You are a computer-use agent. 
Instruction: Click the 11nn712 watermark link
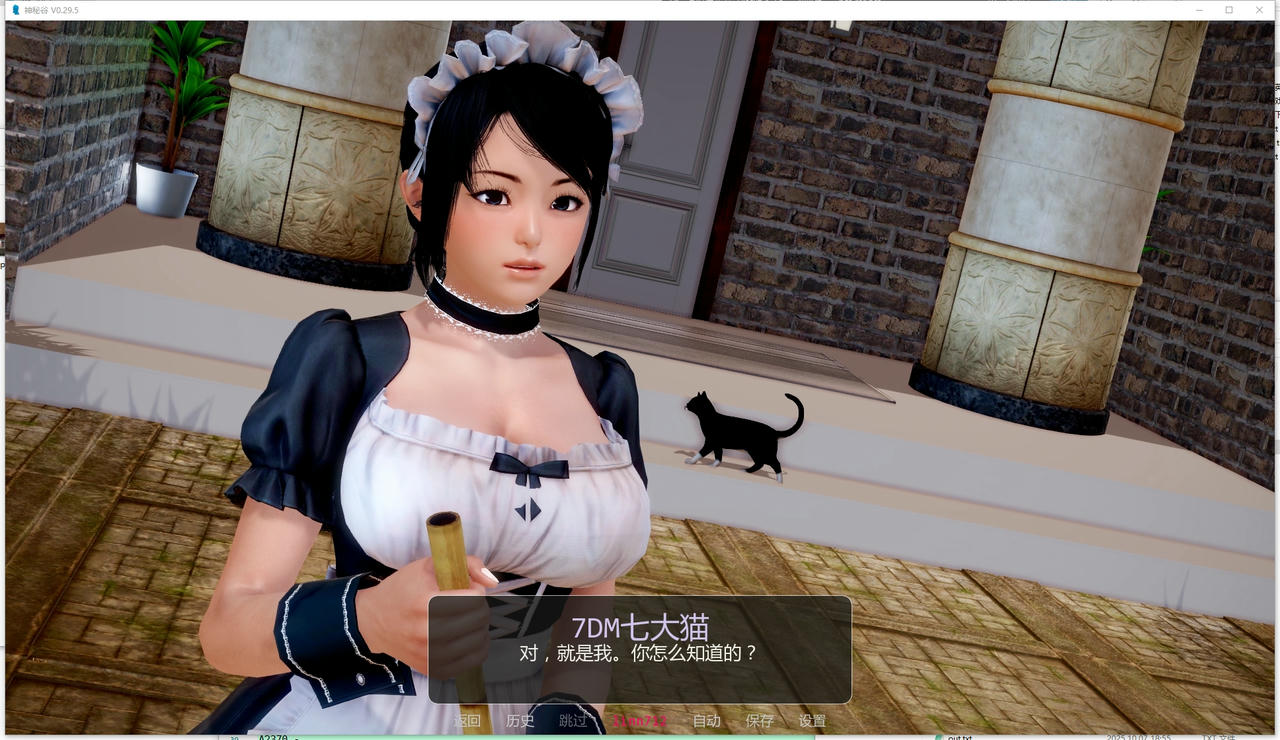click(x=640, y=720)
